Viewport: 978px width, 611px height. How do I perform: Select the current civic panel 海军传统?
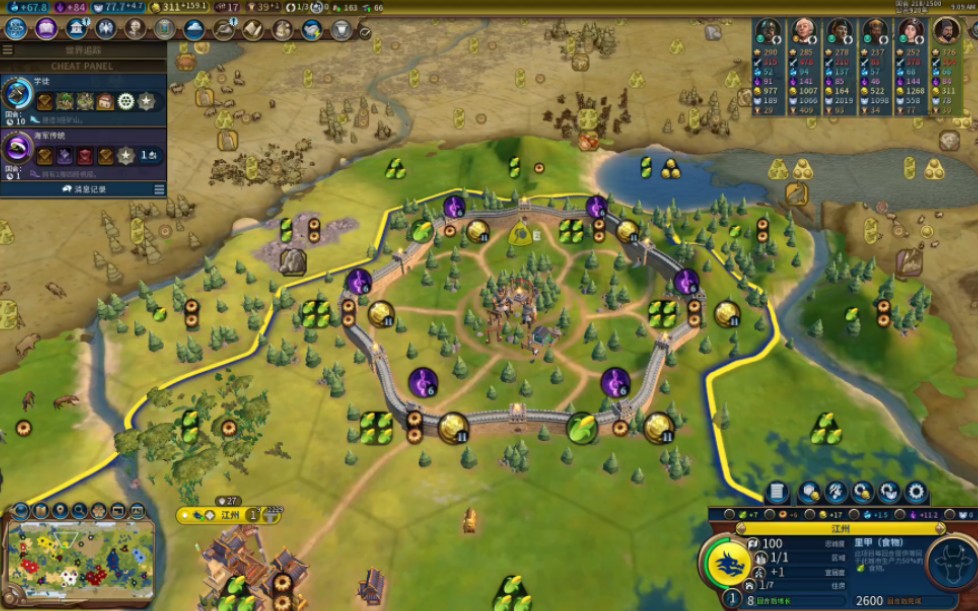(82, 152)
